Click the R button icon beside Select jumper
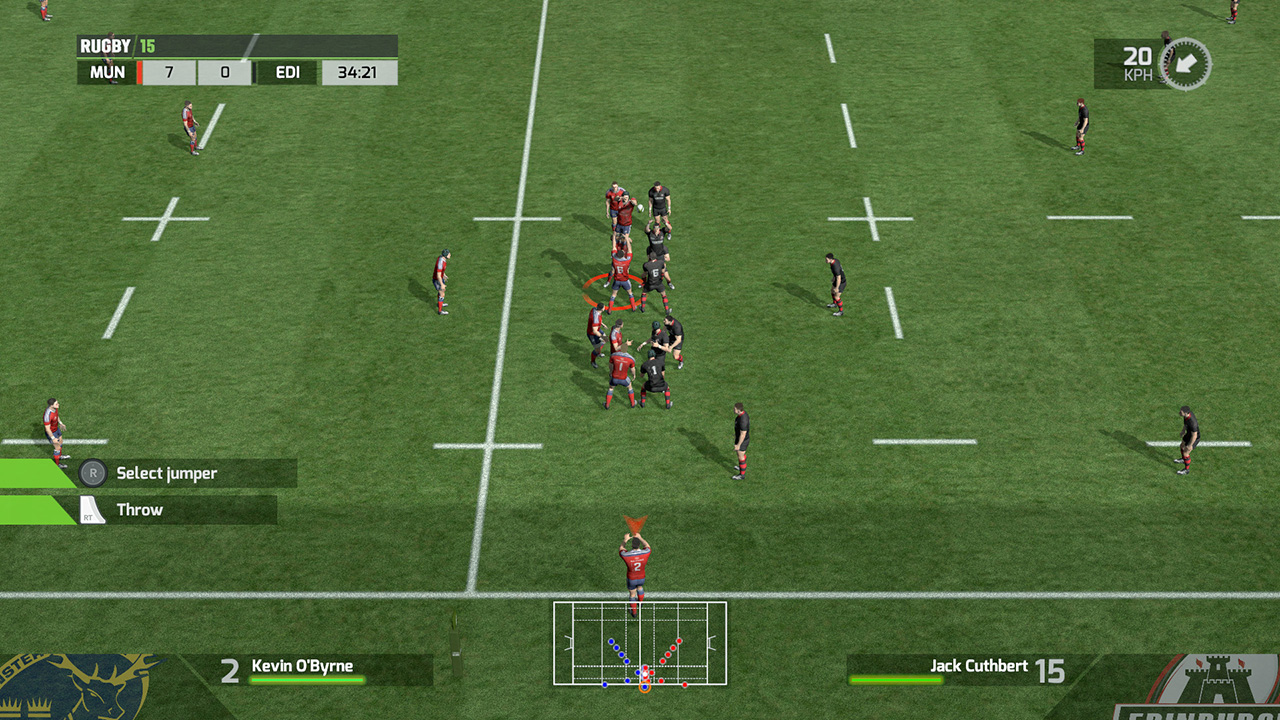 coord(91,473)
